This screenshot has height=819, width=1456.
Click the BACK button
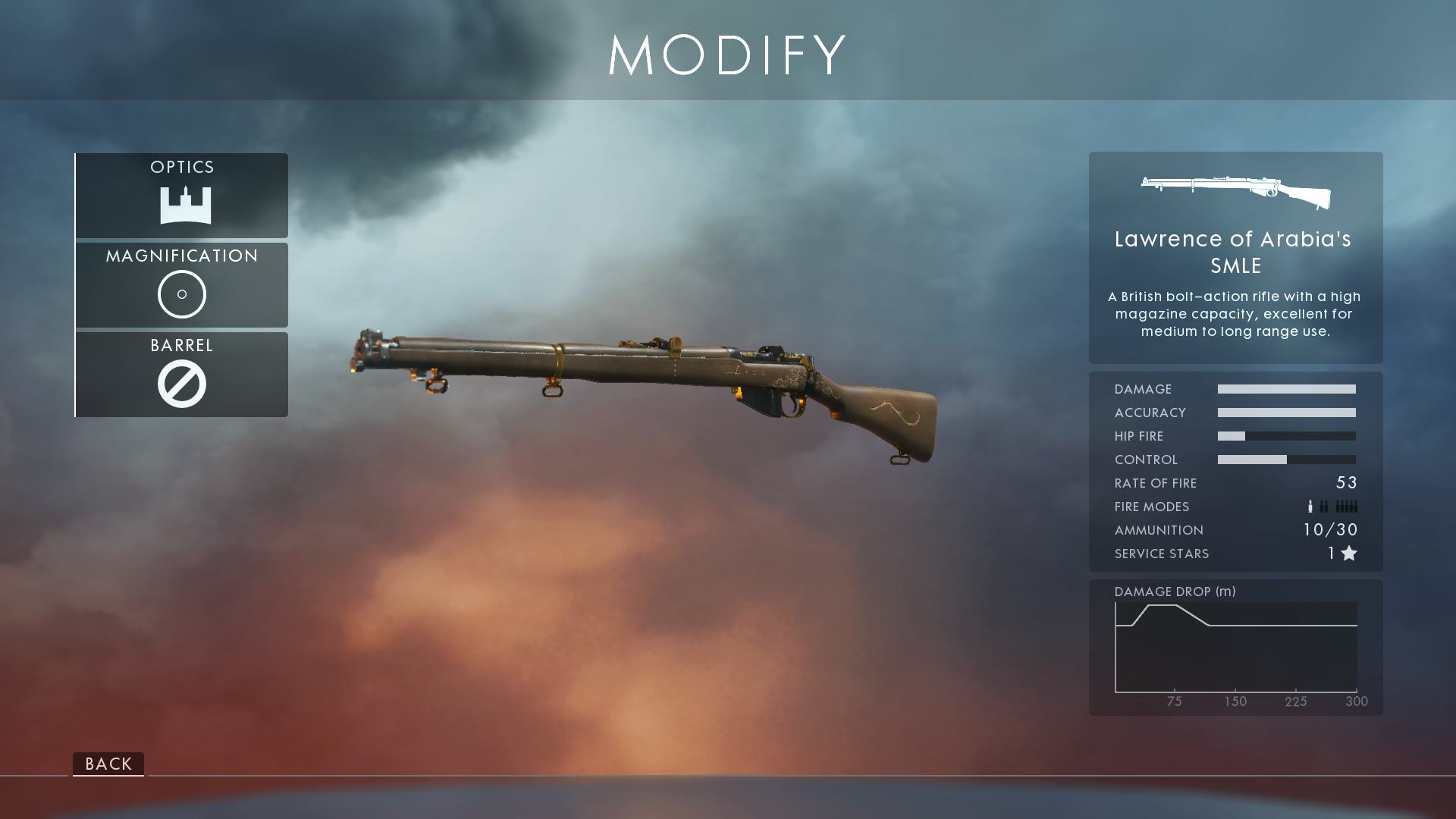108,764
